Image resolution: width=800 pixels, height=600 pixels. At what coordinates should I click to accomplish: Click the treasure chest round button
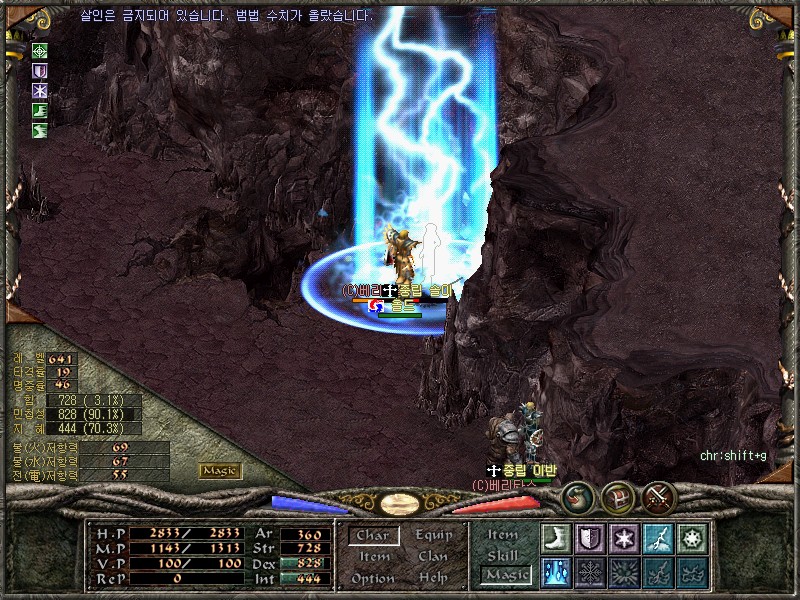pos(617,497)
